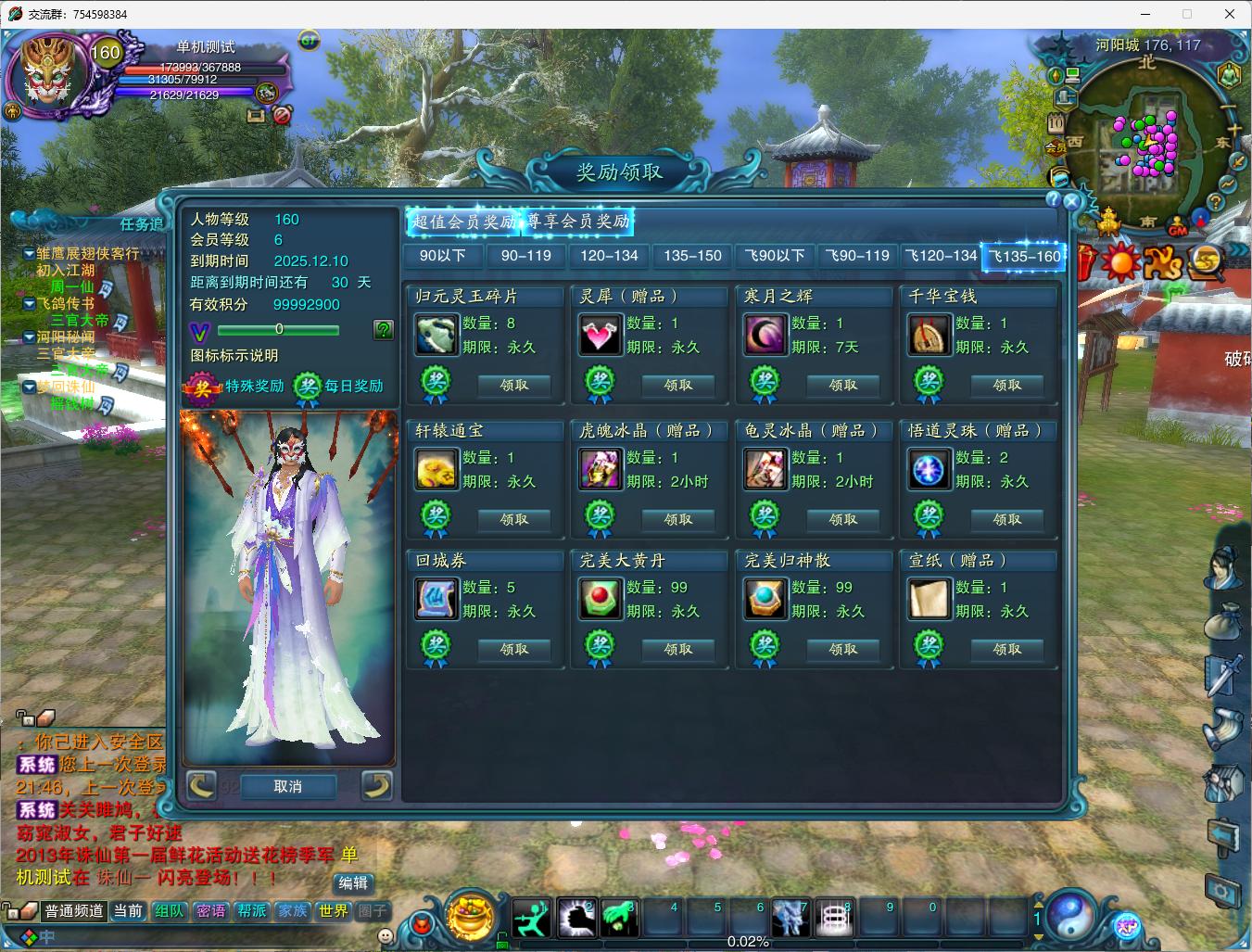Screen dimensions: 1252x952
Task: Click the 编辑 chat edit button
Action: click(352, 883)
